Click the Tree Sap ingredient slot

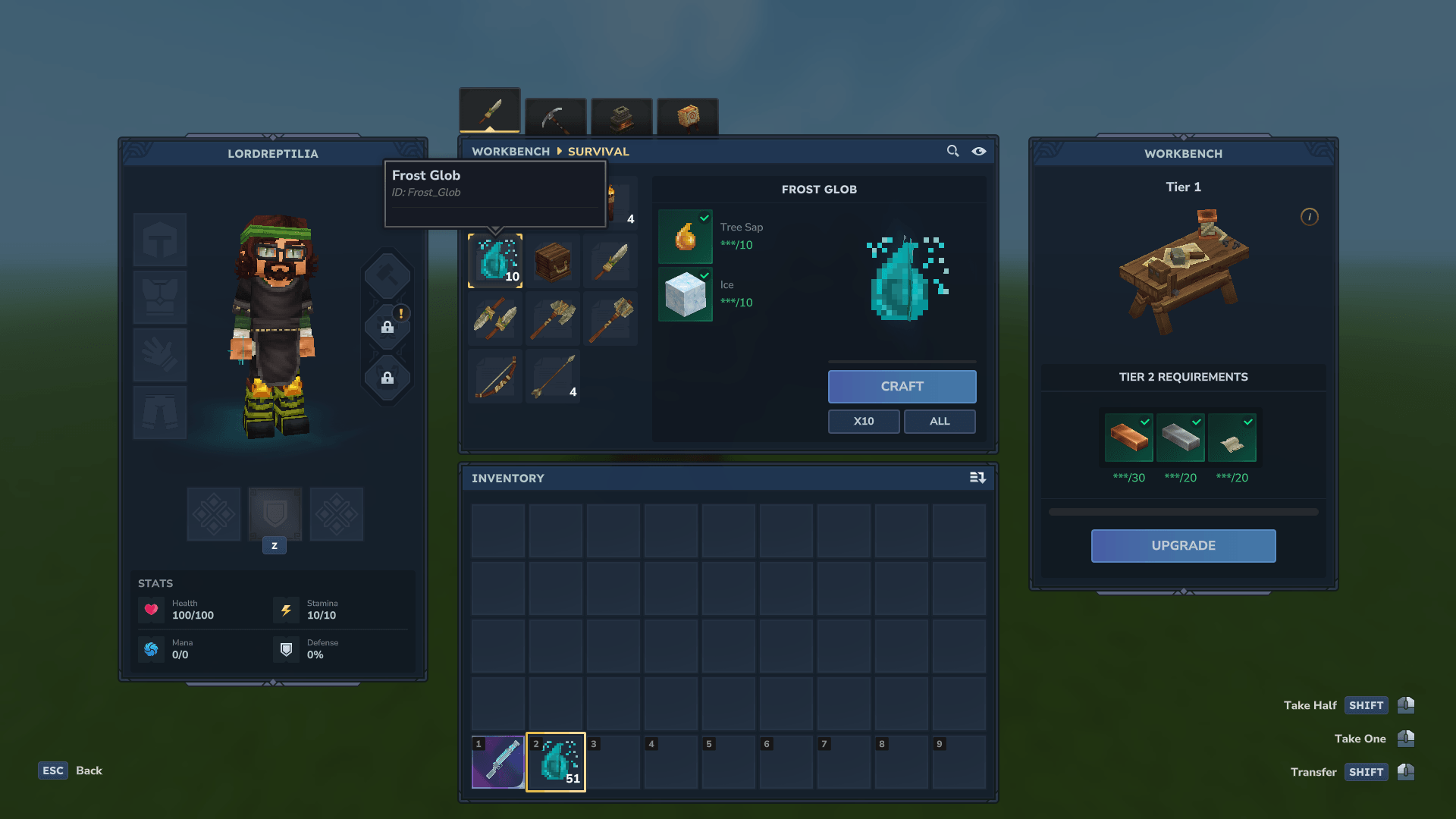point(686,236)
